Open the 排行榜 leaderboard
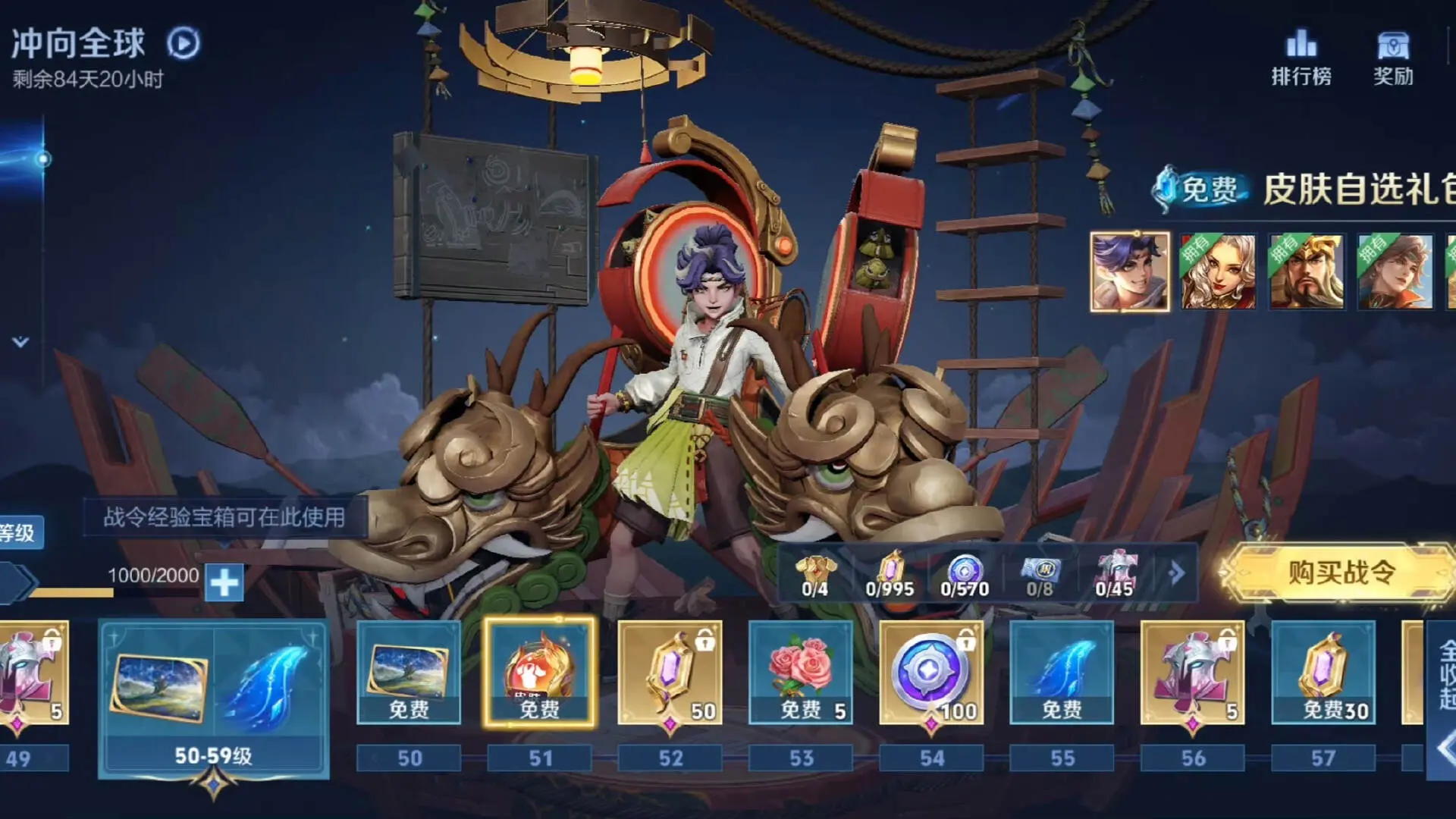The width and height of the screenshot is (1456, 819). coord(1301,57)
